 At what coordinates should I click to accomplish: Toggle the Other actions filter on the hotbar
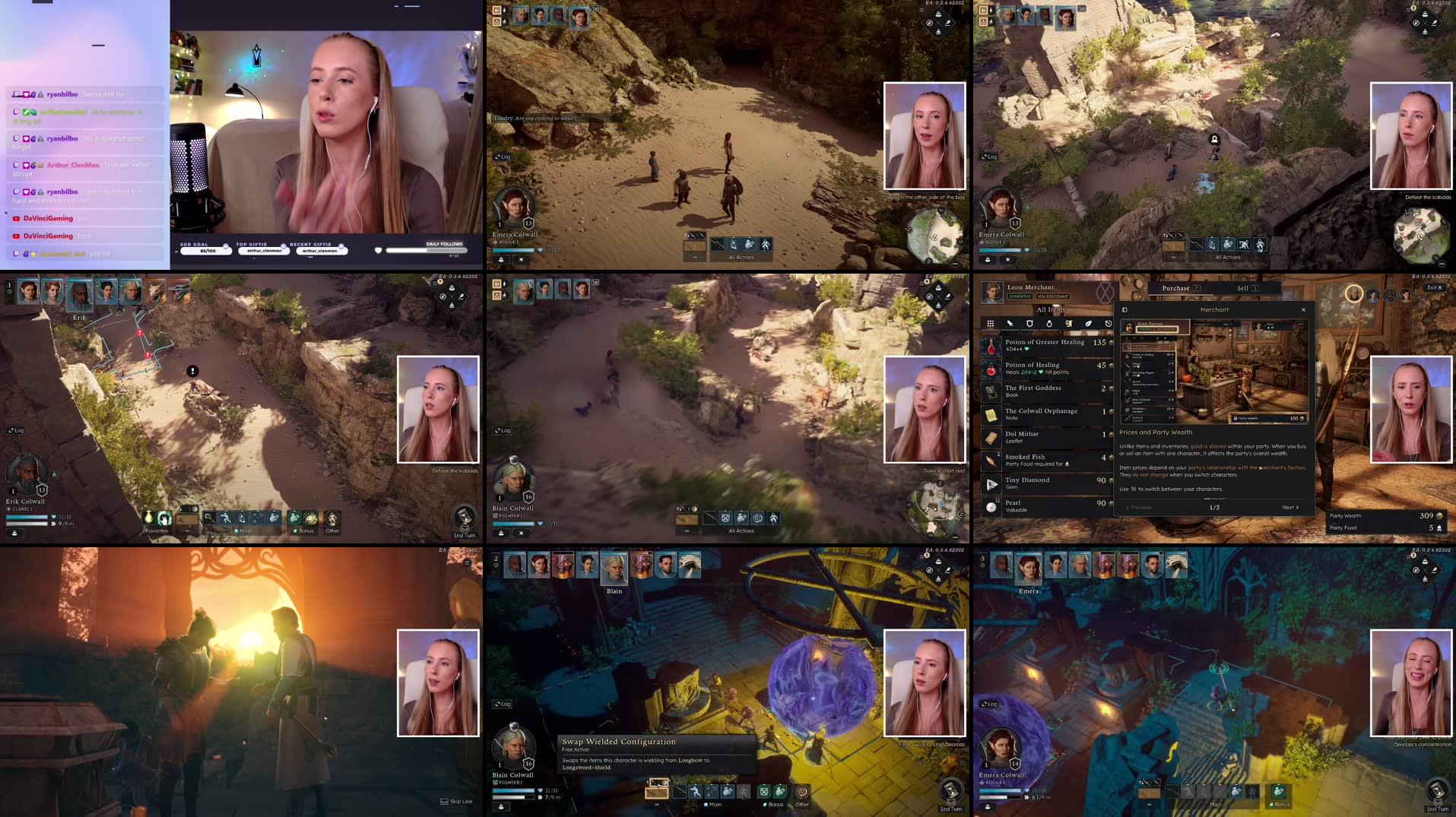pos(801,803)
